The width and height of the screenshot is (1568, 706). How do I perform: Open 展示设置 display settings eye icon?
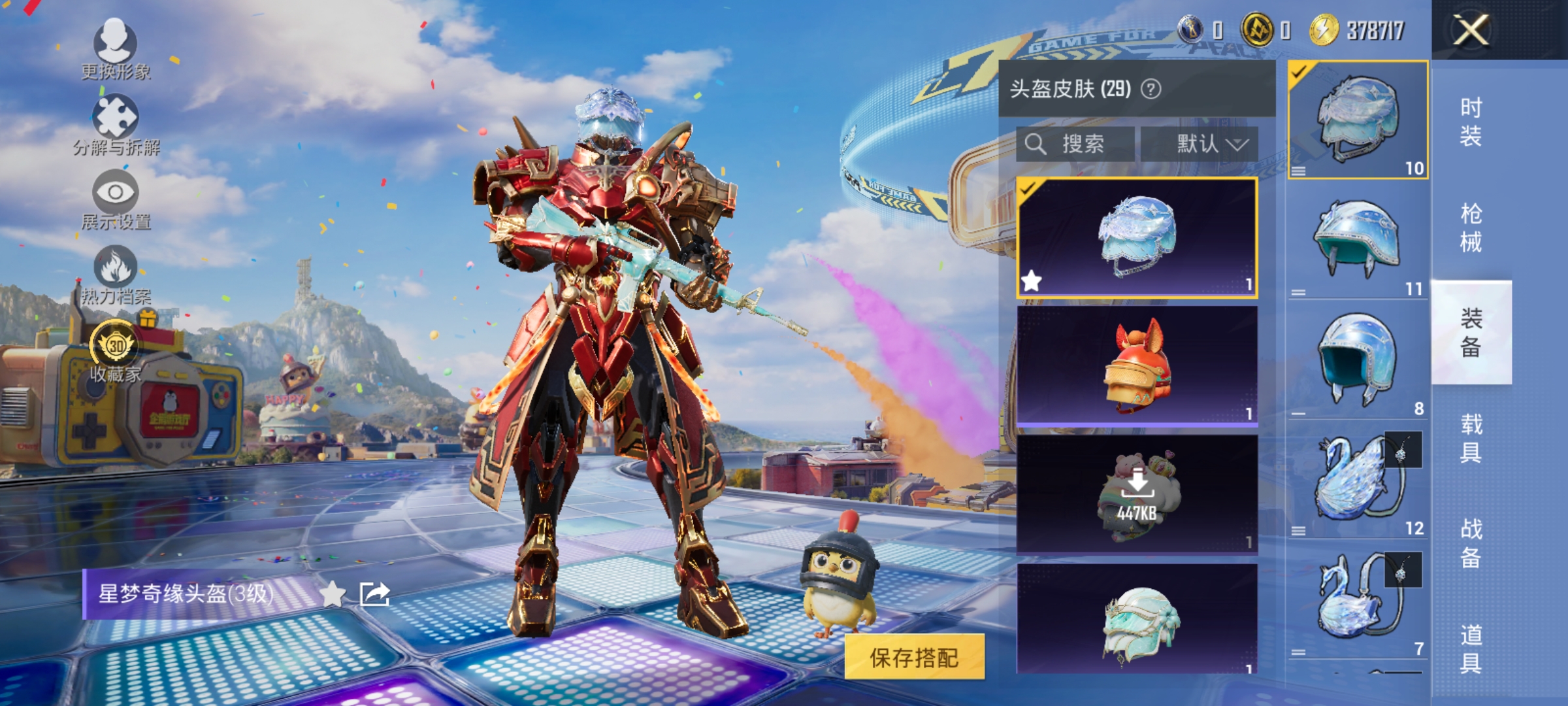pyautogui.click(x=116, y=193)
